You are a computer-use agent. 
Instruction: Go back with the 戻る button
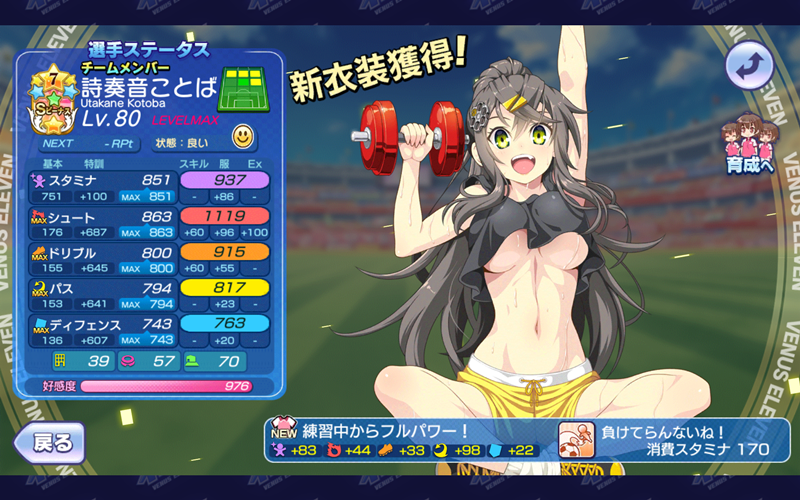(48, 441)
